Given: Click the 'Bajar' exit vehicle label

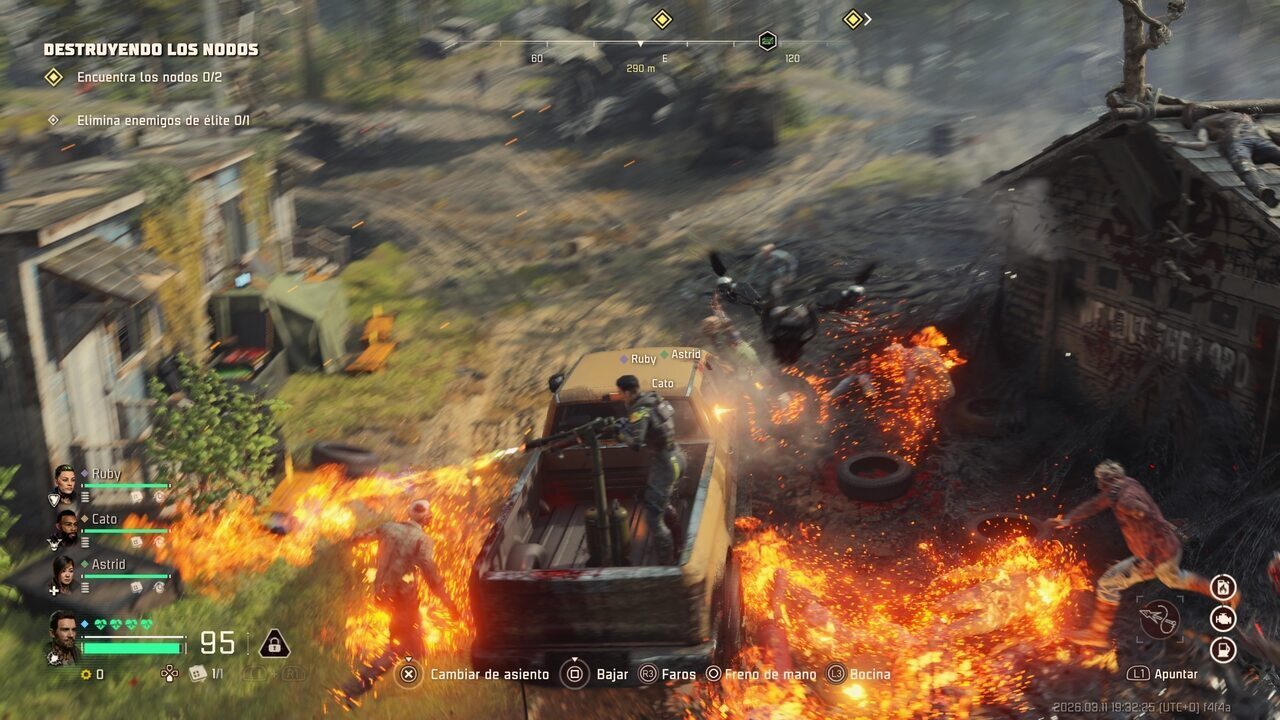Looking at the screenshot, I should [x=612, y=674].
